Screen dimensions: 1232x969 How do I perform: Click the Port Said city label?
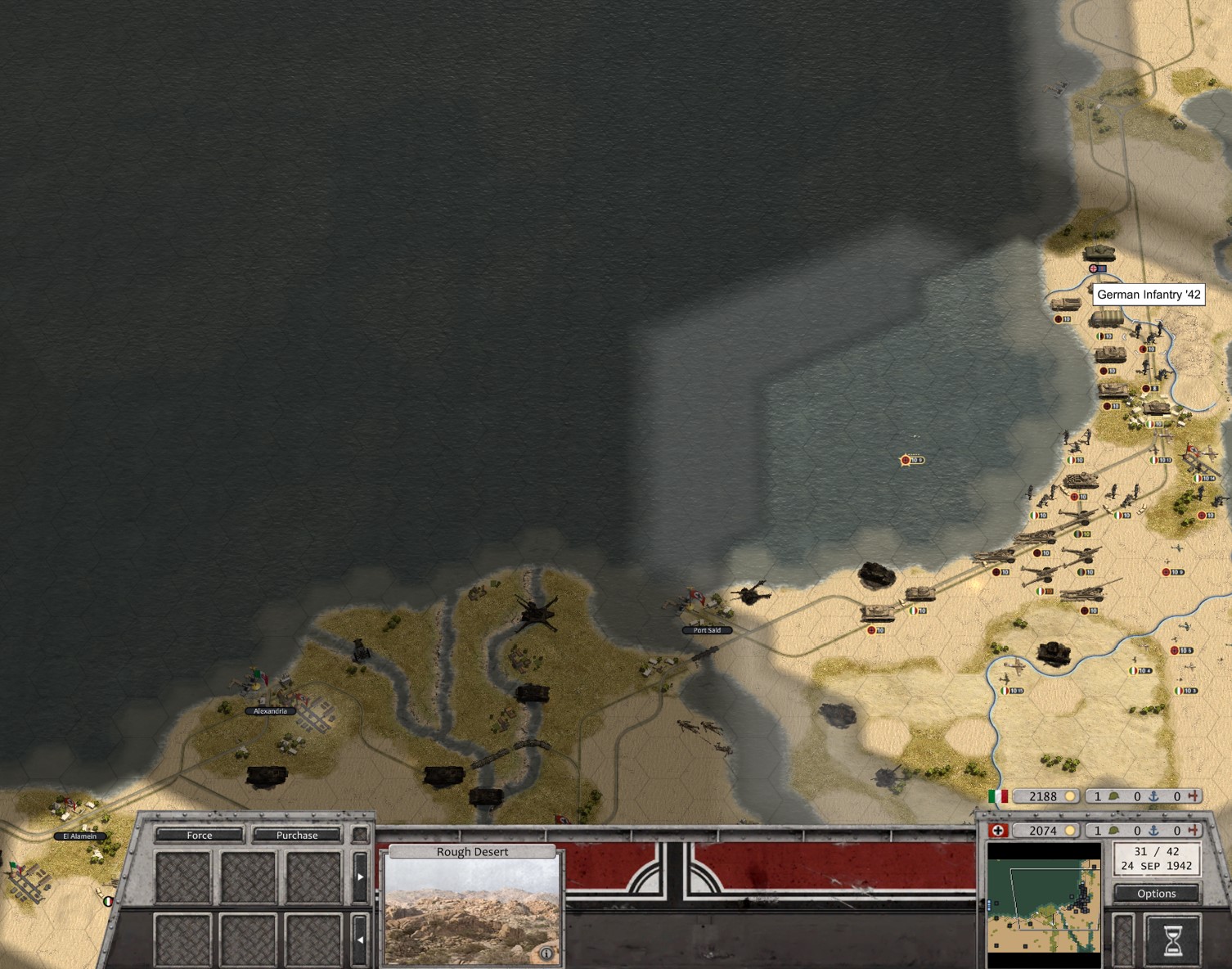(706, 631)
